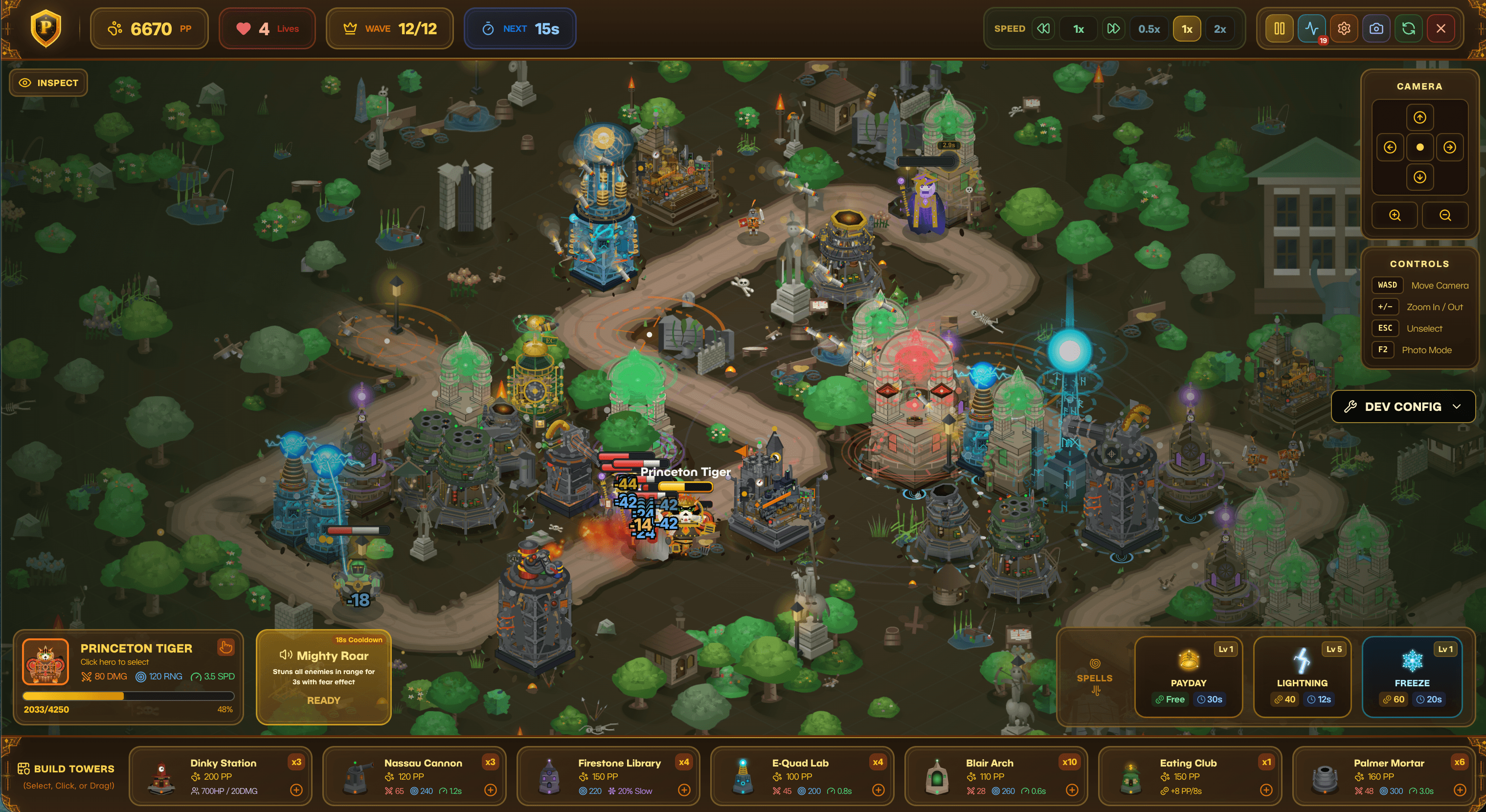1486x812 pixels.
Task: Zoom the camera in with magnifier plus
Action: (1394, 215)
